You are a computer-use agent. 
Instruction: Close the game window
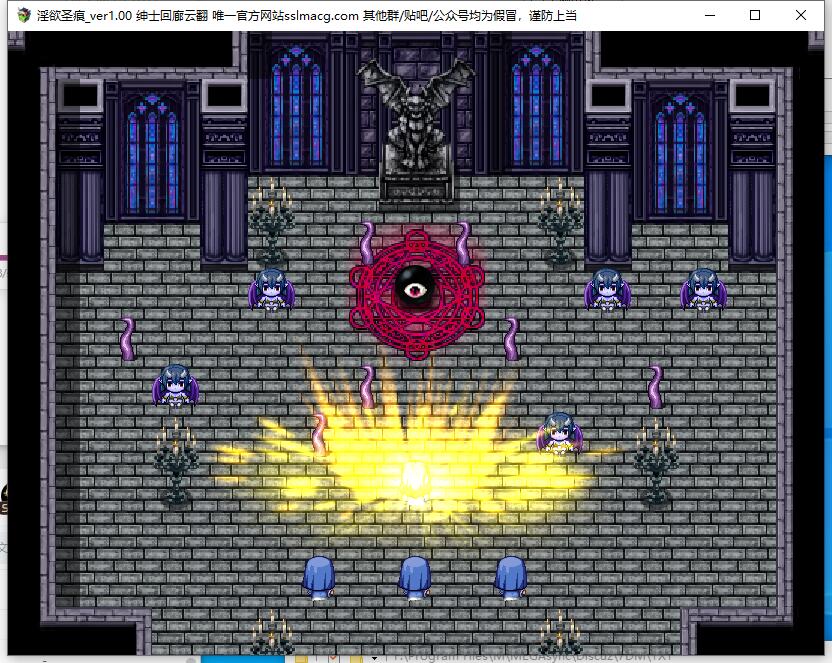pos(801,15)
